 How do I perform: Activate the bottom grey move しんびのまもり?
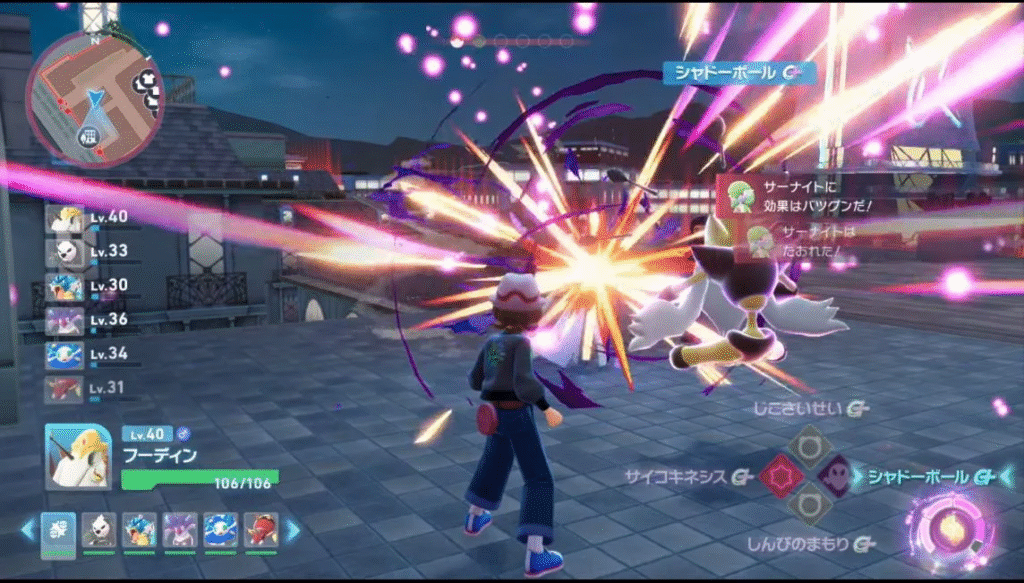pyautogui.click(x=807, y=506)
